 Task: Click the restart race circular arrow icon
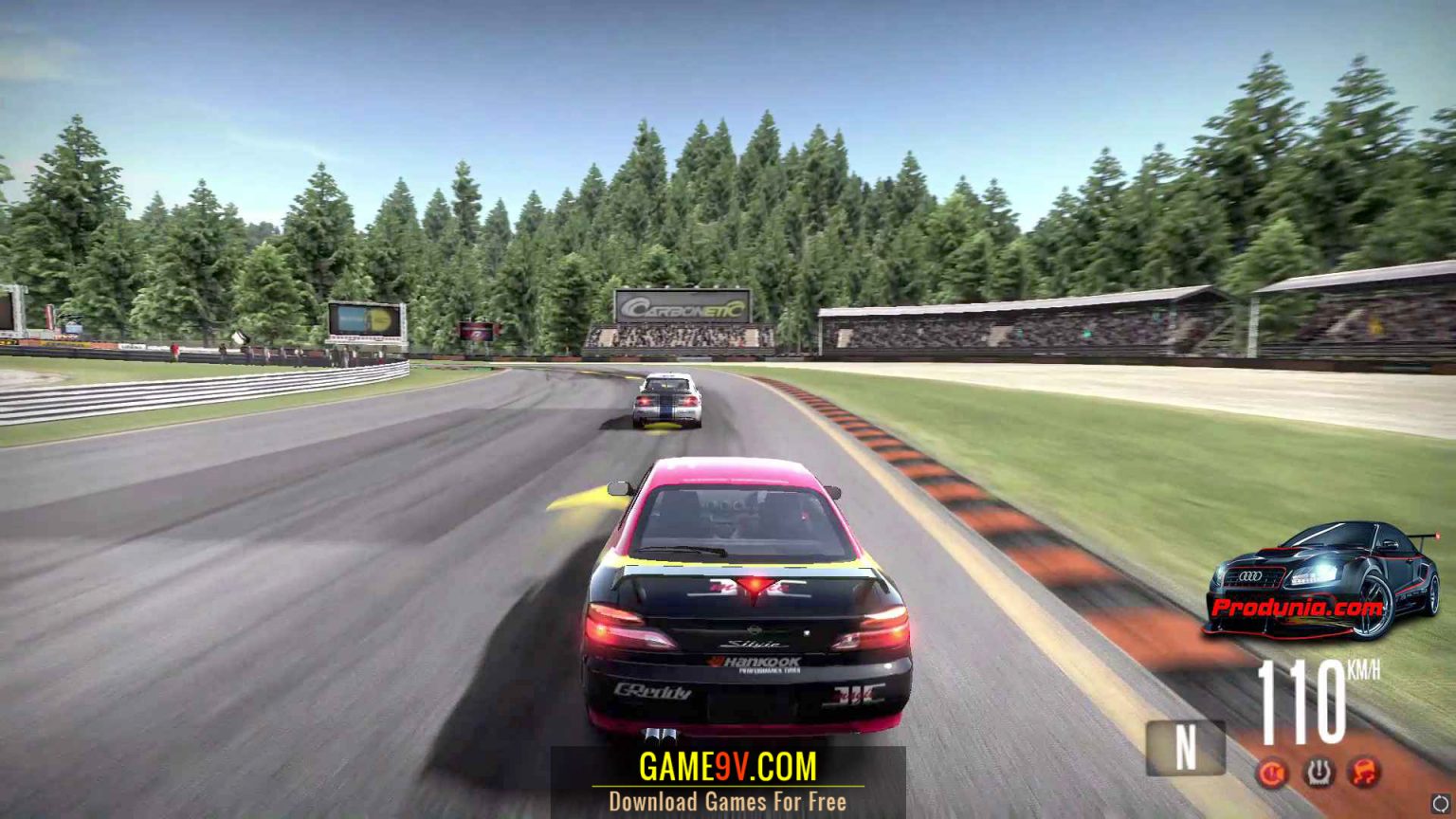click(x=1440, y=803)
